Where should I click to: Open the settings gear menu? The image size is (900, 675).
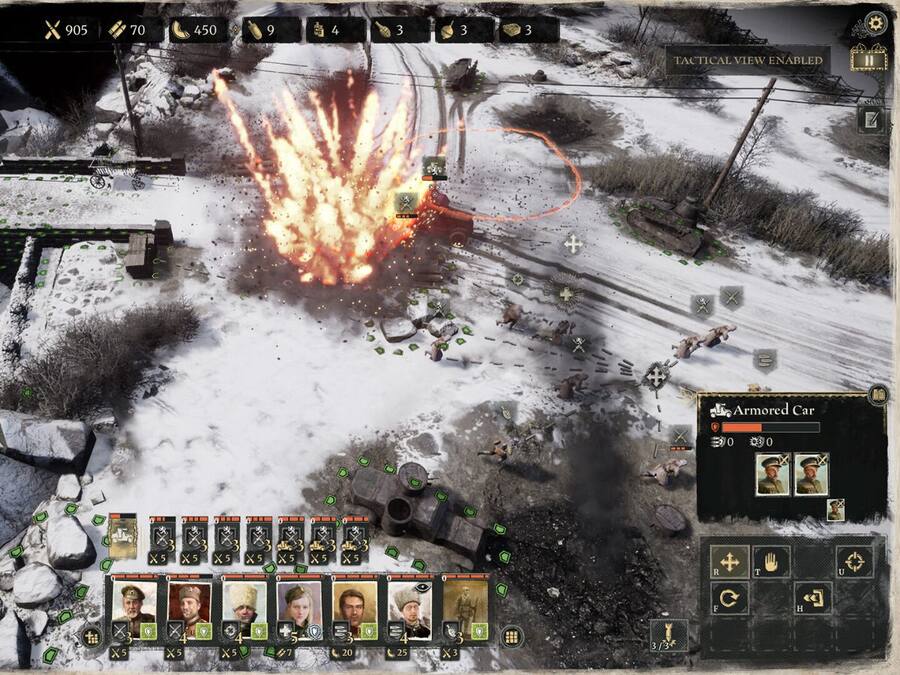pyautogui.click(x=876, y=22)
